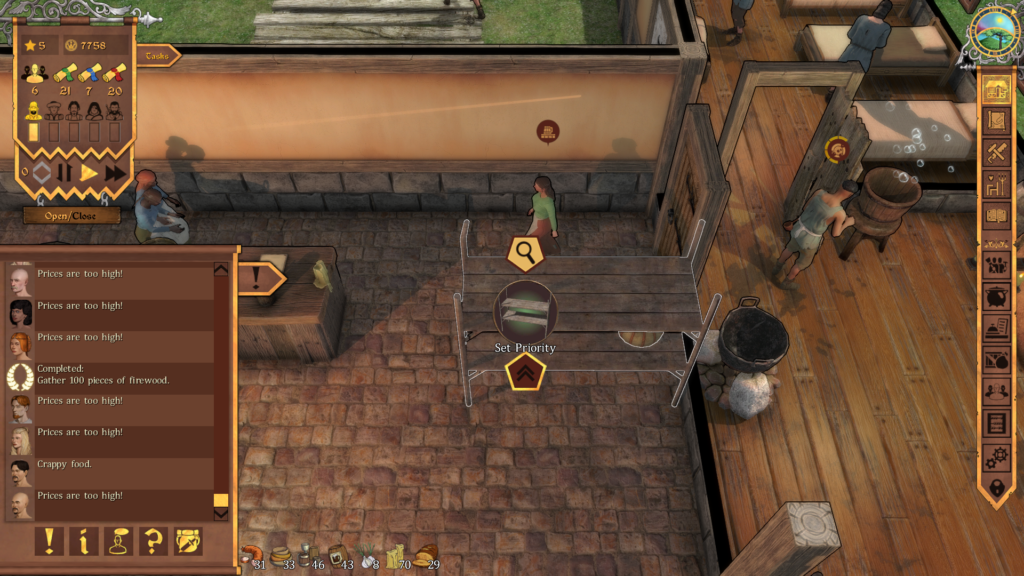1024x576 pixels.
Task: Click the Open/Close button
Action: pyautogui.click(x=71, y=215)
